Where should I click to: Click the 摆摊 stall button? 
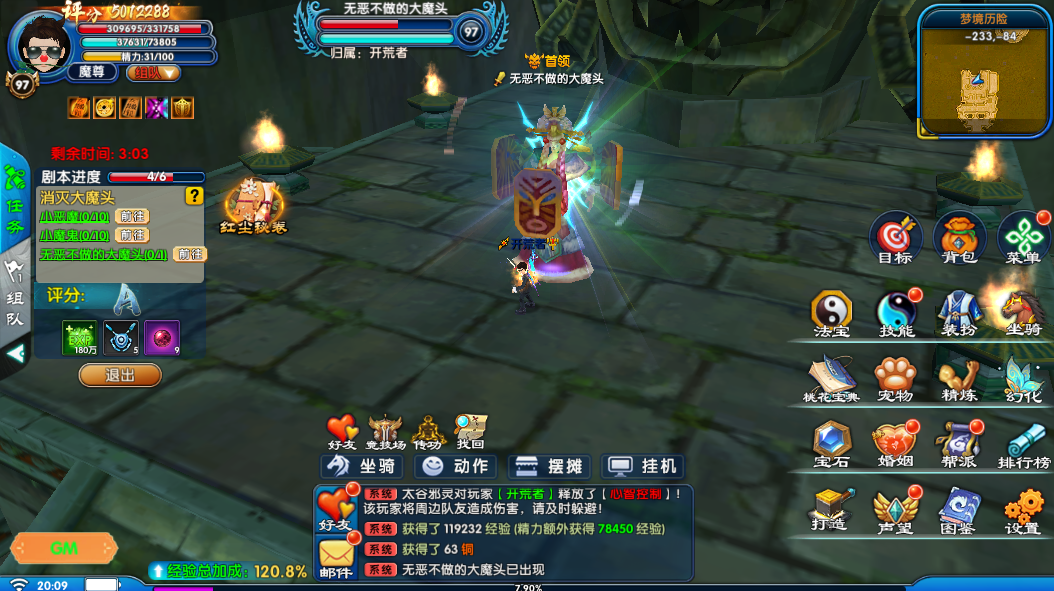(551, 466)
